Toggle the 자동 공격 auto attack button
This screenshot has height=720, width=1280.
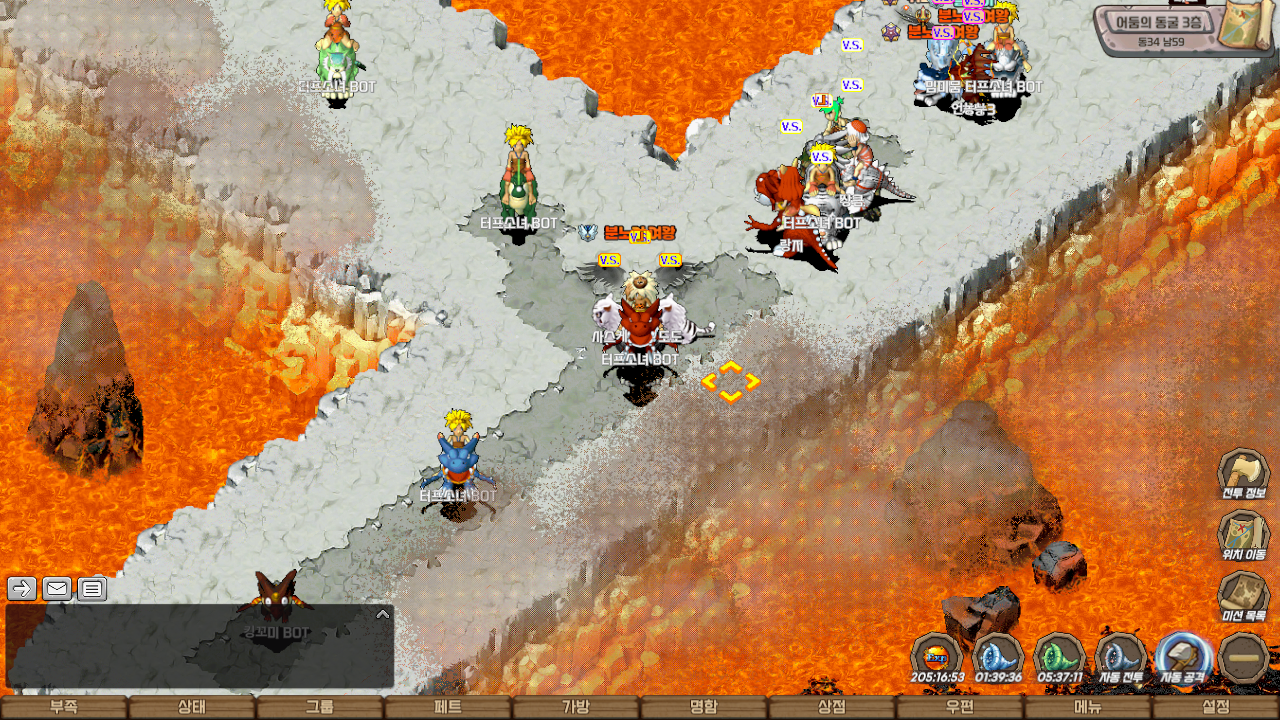click(1183, 658)
